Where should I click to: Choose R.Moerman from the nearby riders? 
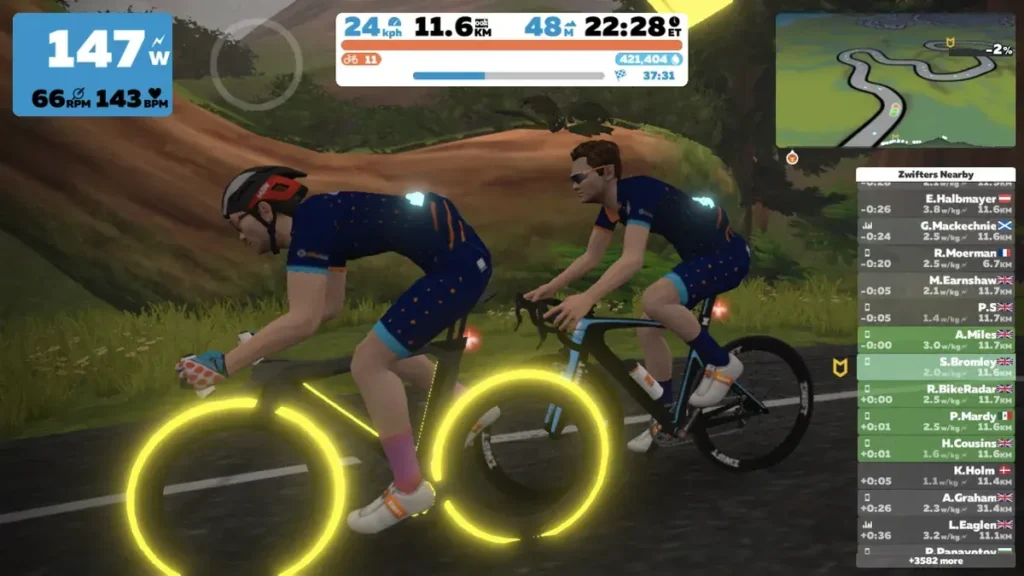pyautogui.click(x=935, y=258)
